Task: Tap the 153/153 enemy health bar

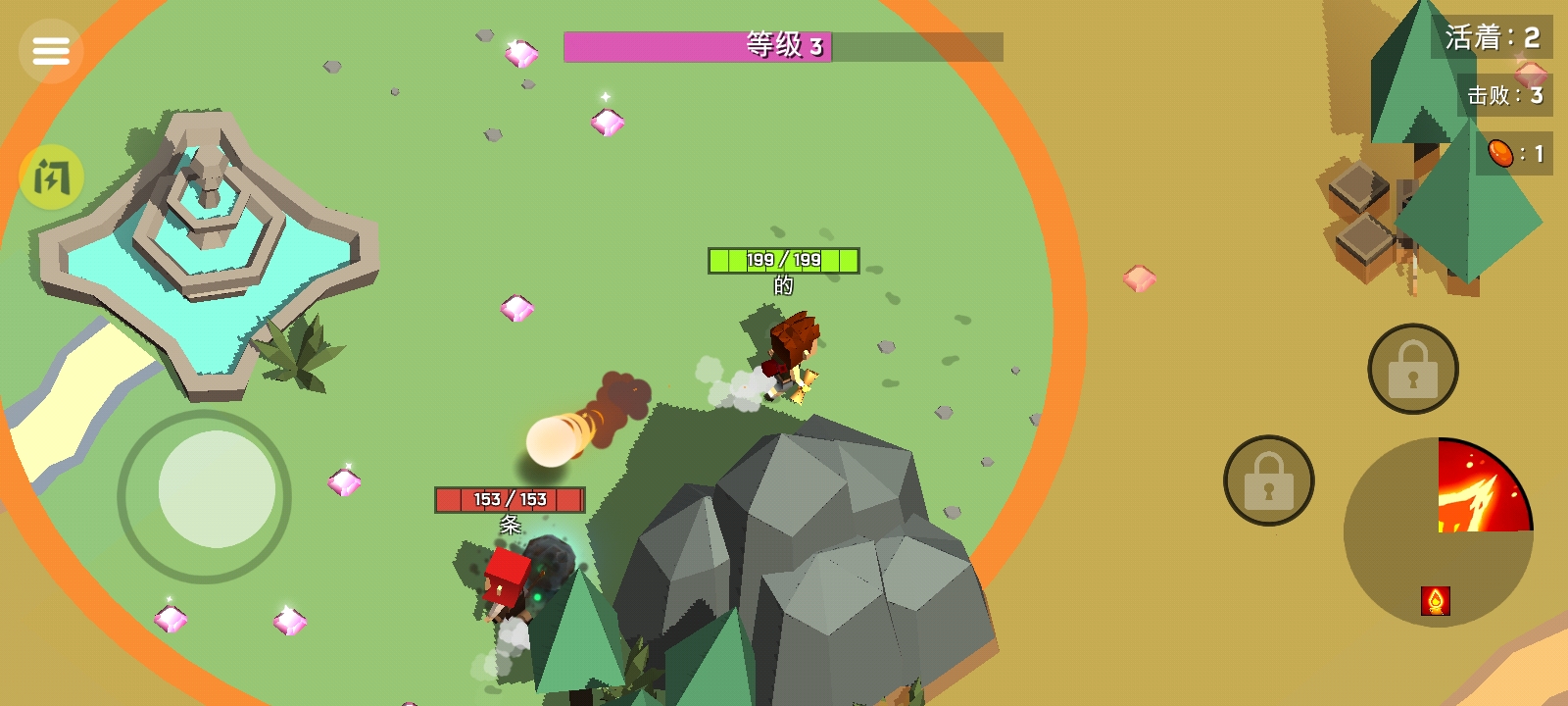Action: pos(509,500)
